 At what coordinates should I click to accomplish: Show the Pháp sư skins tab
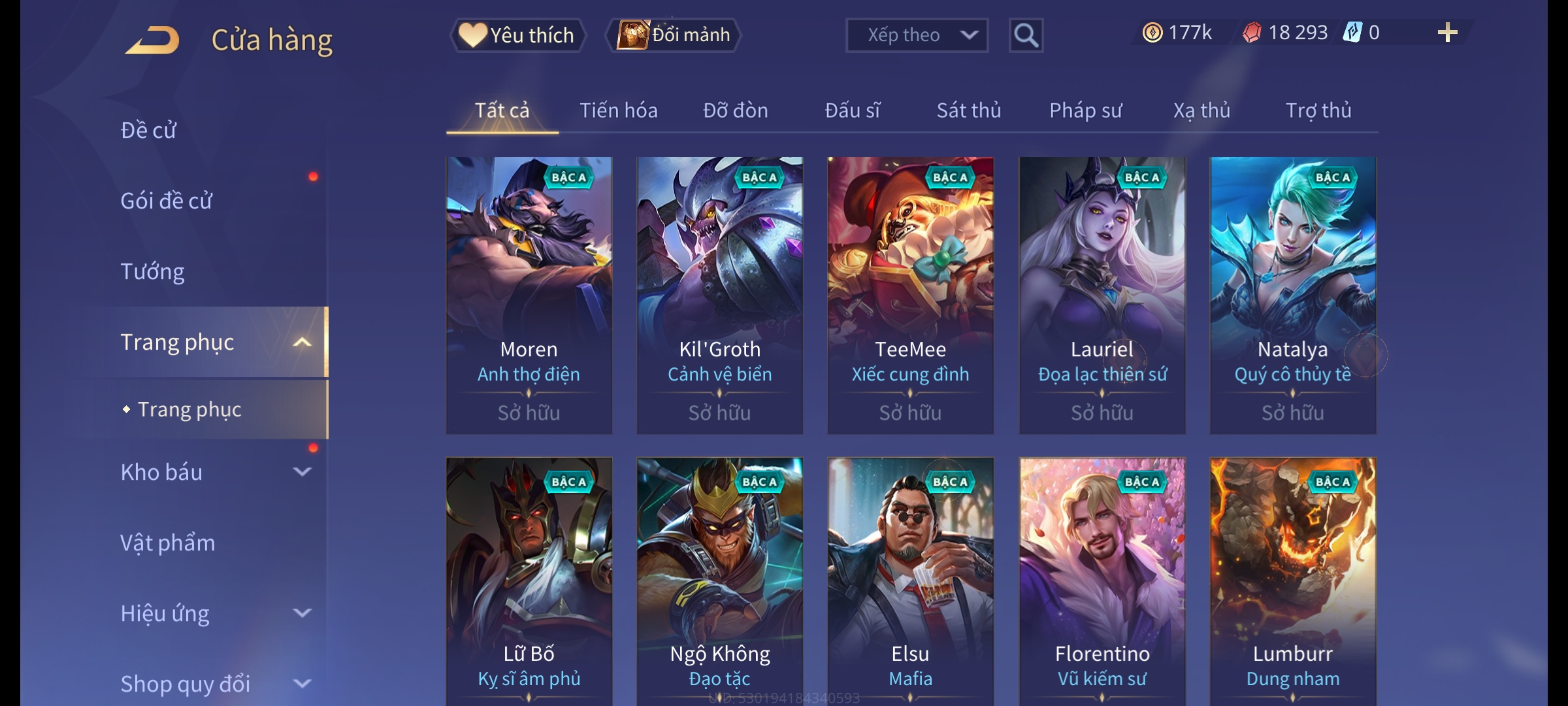coord(1085,110)
